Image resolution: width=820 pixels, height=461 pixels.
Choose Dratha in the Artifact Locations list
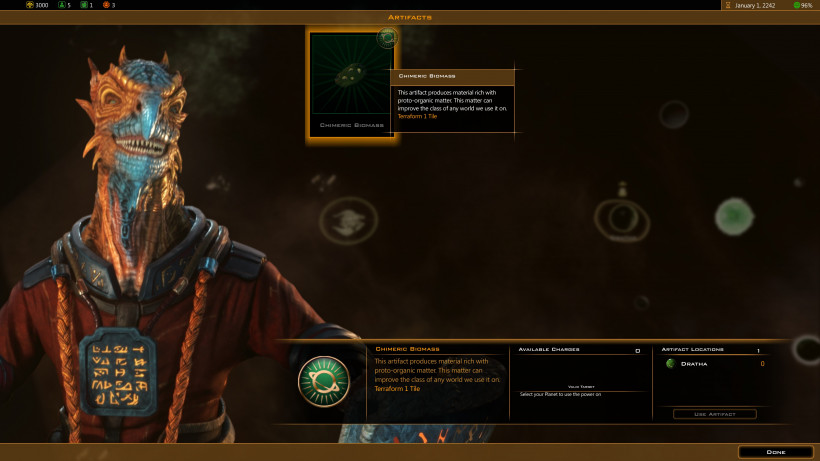[694, 364]
